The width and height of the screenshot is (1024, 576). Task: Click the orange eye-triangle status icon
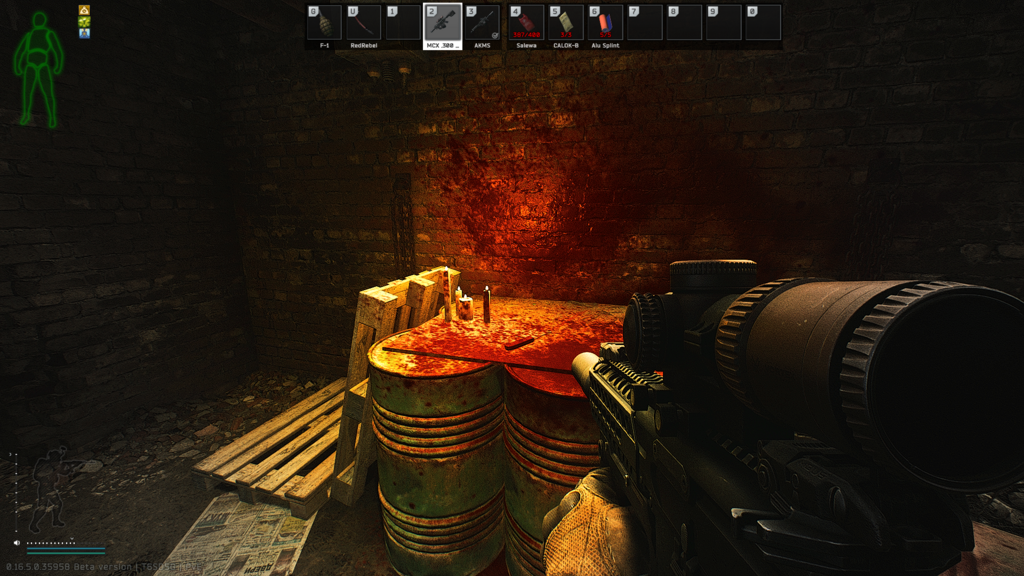click(85, 10)
